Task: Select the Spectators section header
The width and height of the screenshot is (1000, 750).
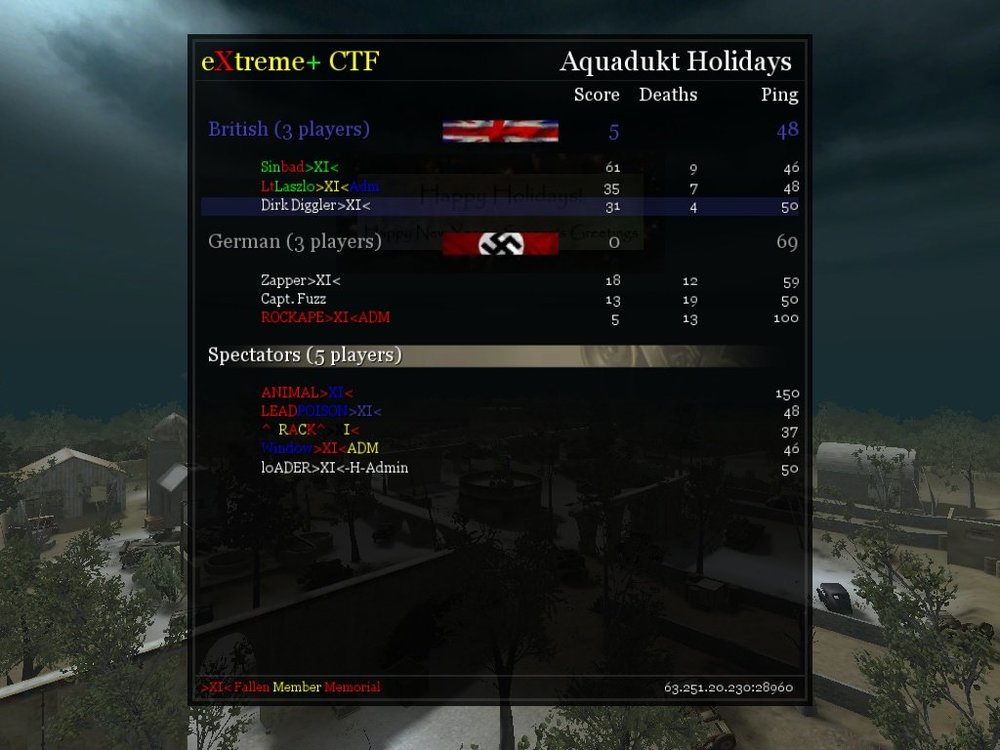Action: [305, 355]
